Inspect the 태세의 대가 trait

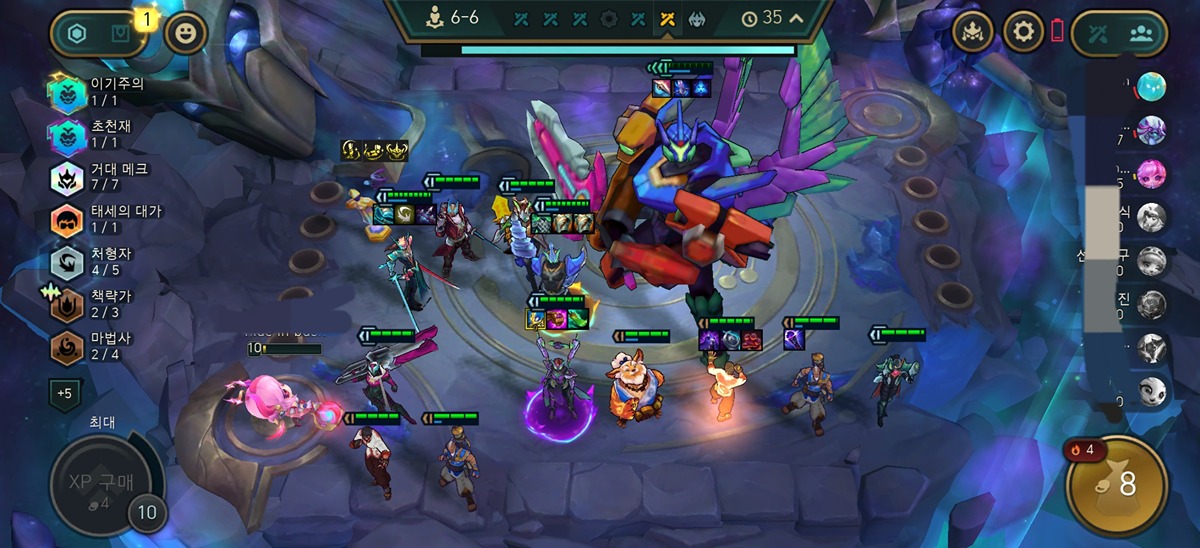(x=68, y=220)
